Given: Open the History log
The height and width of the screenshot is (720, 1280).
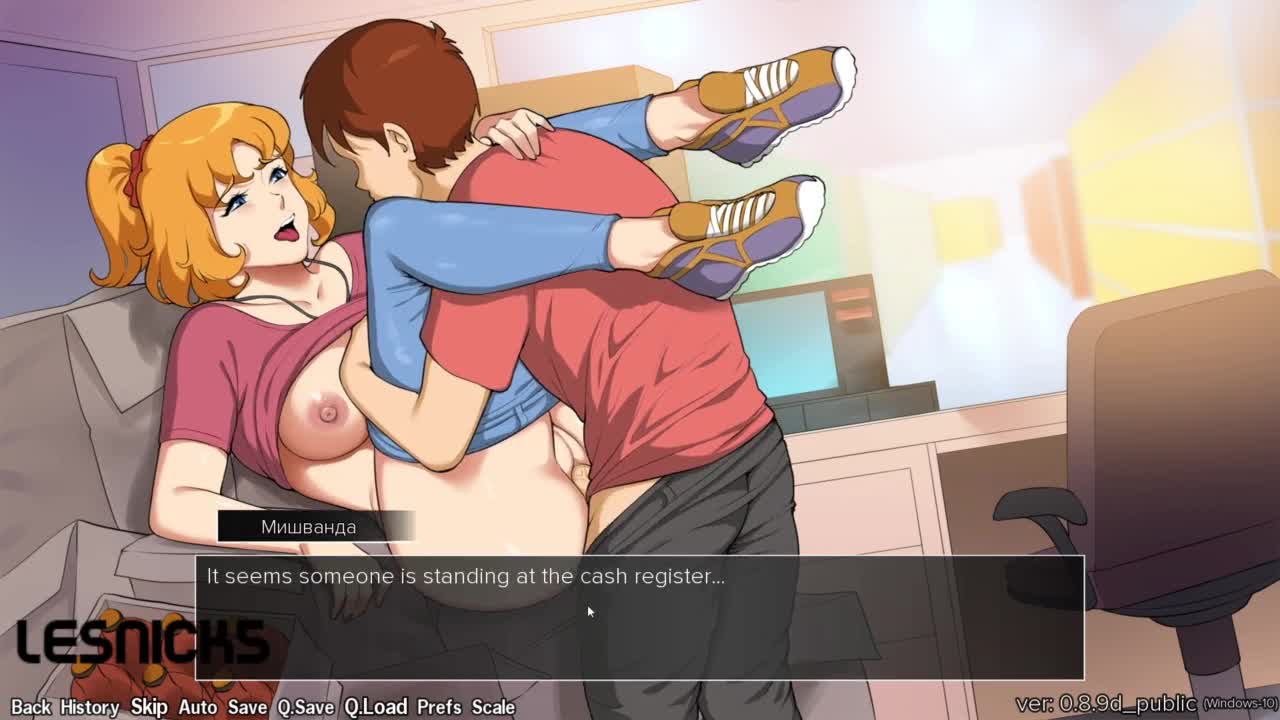Looking at the screenshot, I should pyautogui.click(x=89, y=706).
